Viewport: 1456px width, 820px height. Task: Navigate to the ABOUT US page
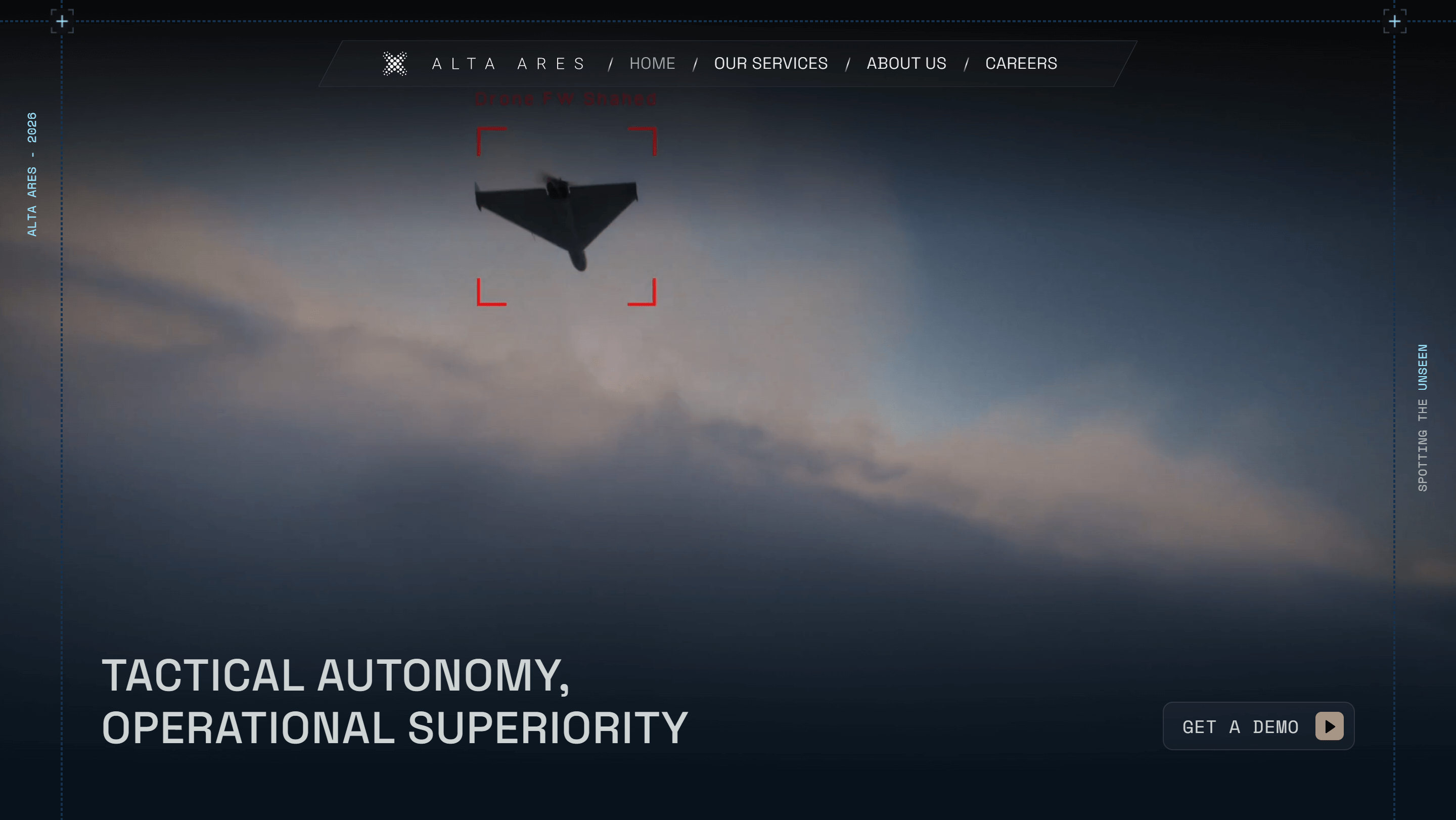[906, 63]
